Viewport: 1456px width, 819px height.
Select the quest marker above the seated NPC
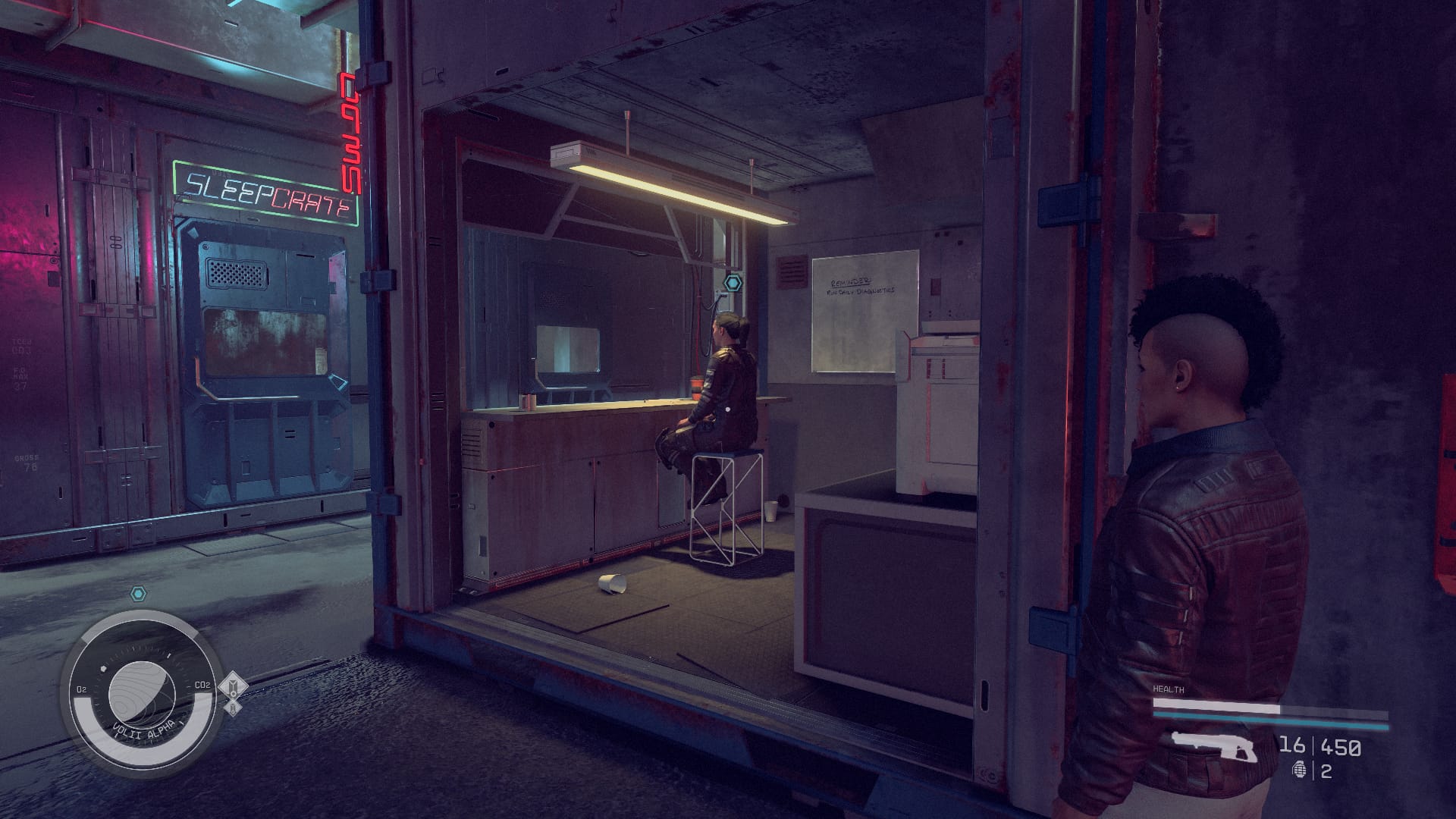pos(733,283)
